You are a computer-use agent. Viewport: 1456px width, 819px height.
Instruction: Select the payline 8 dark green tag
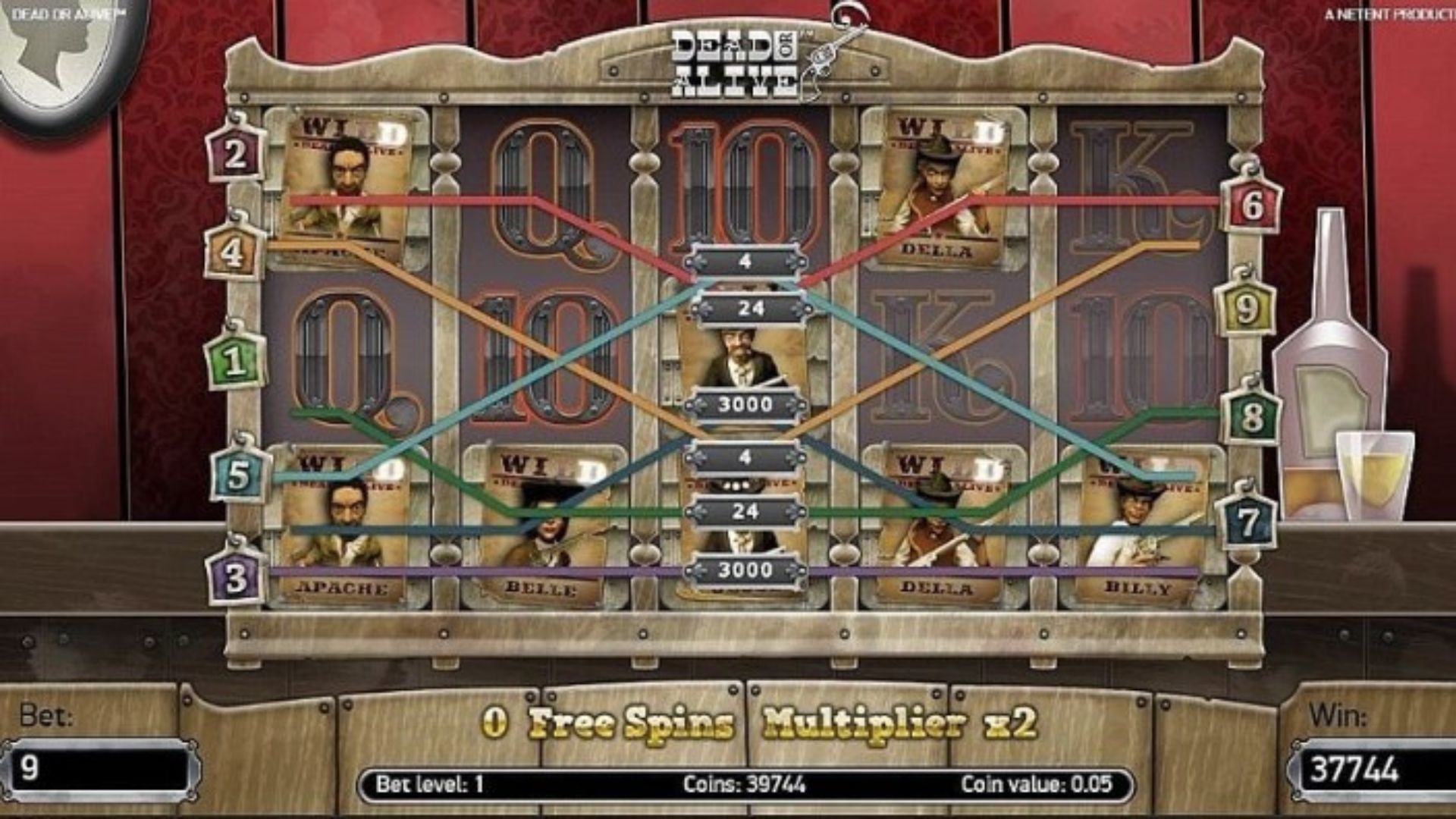coord(1251,416)
